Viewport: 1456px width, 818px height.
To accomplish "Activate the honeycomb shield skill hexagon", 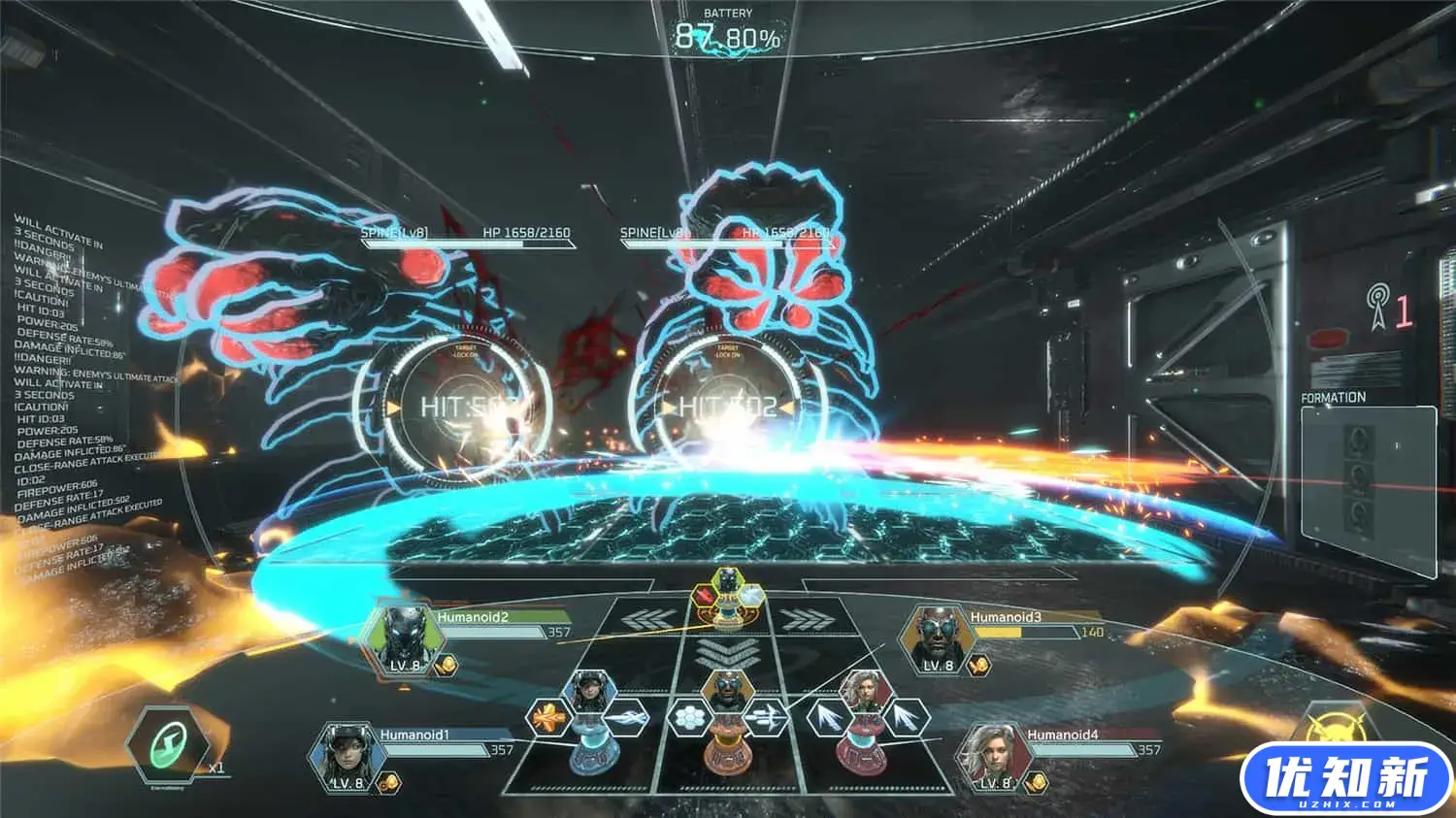I will point(690,719).
